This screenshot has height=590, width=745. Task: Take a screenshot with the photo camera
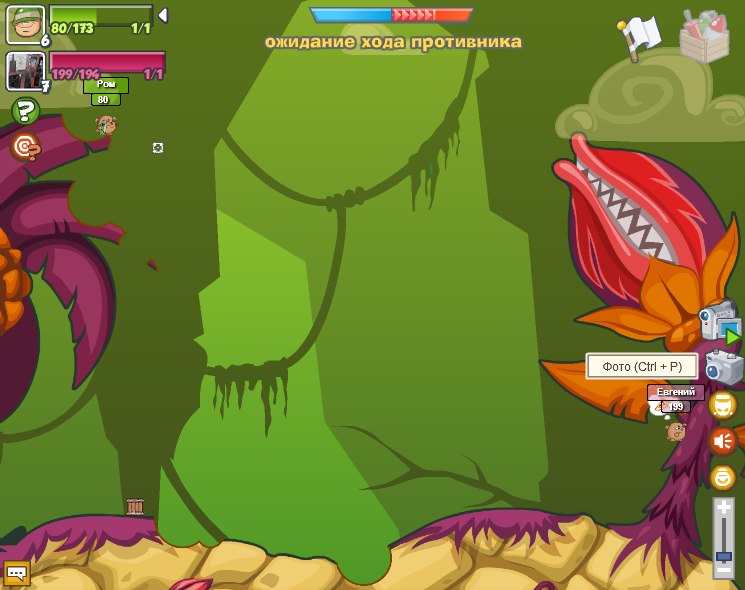point(723,368)
